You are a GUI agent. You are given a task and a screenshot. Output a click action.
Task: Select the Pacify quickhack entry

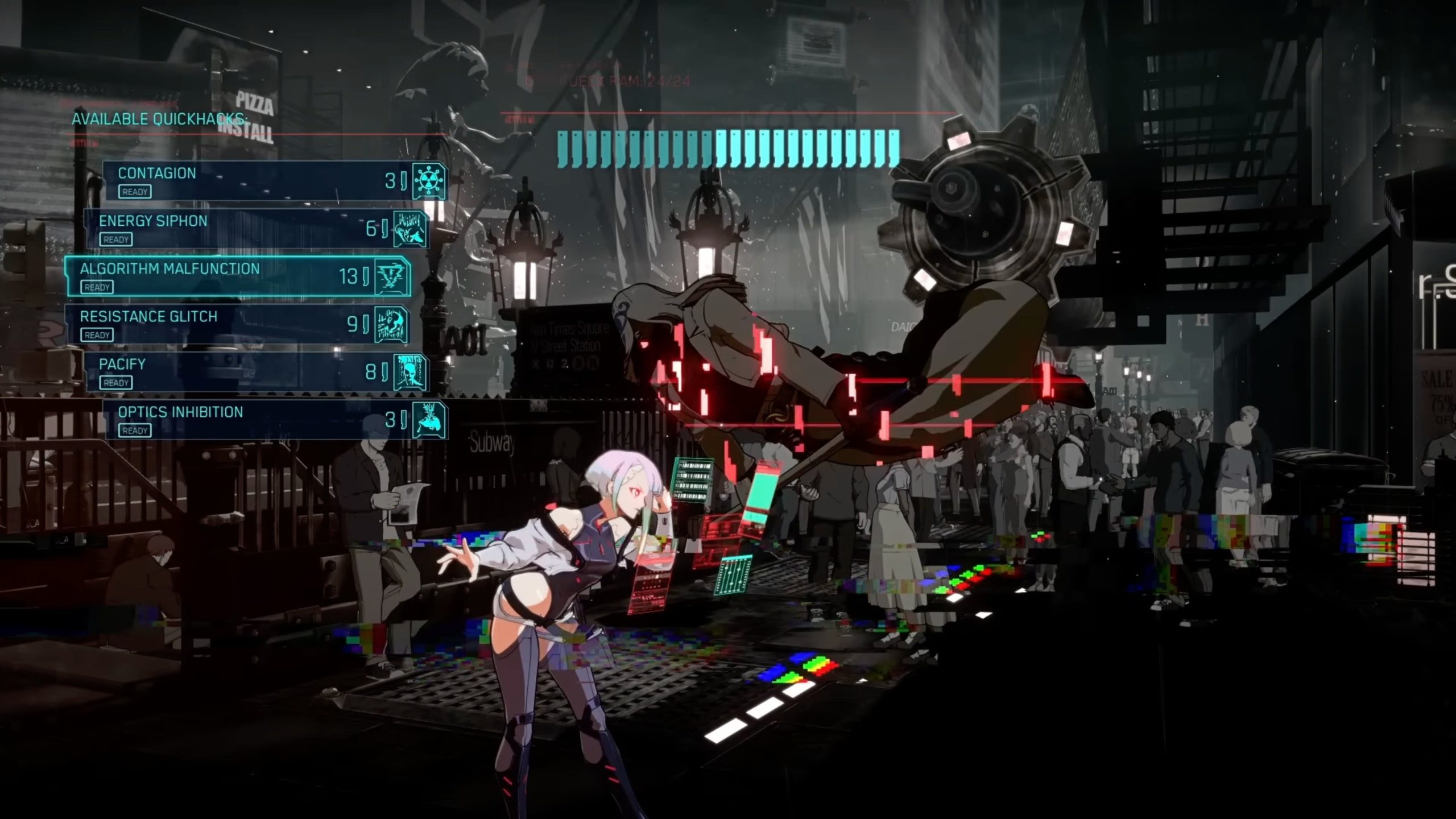pos(256,372)
